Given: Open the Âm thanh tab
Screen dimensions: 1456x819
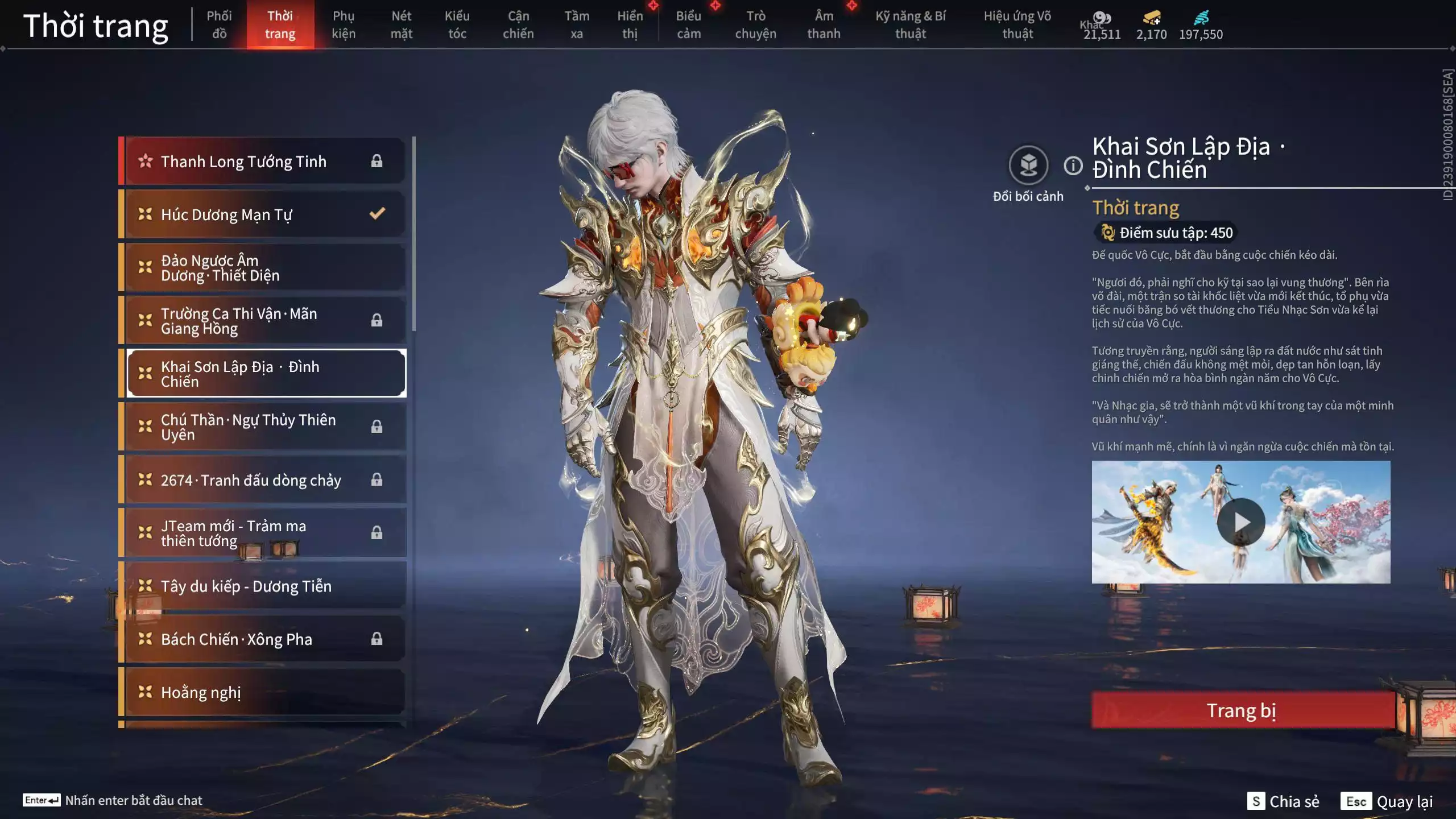Looking at the screenshot, I should (824, 24).
